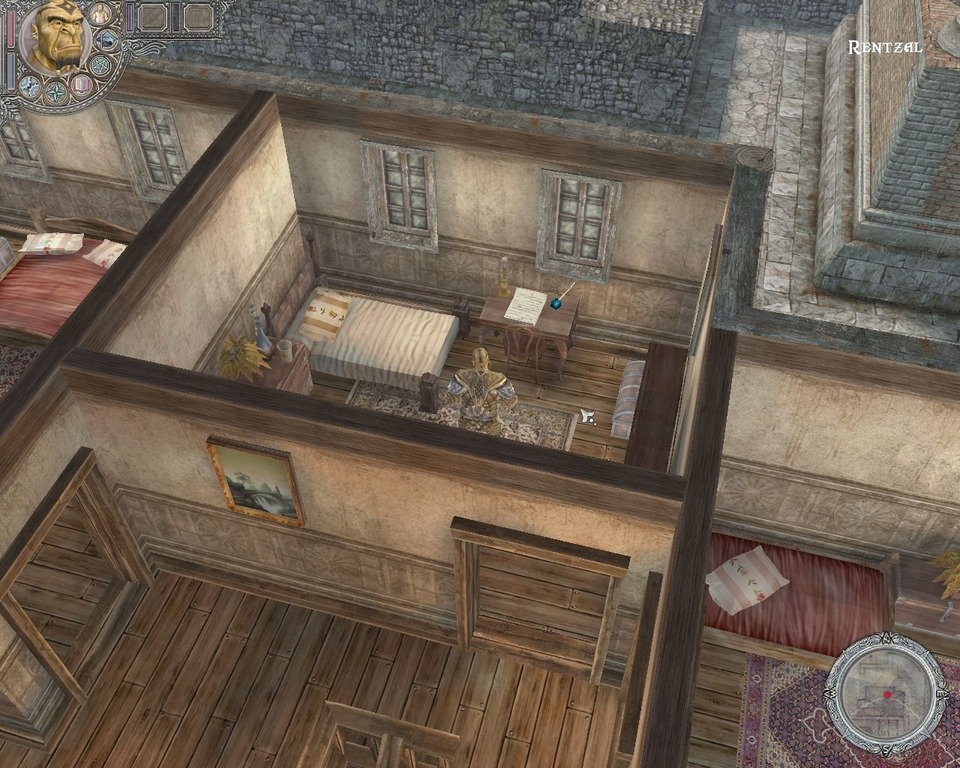Viewport: 960px width, 768px height.
Task: Open the character body figure icon
Action: [100, 14]
